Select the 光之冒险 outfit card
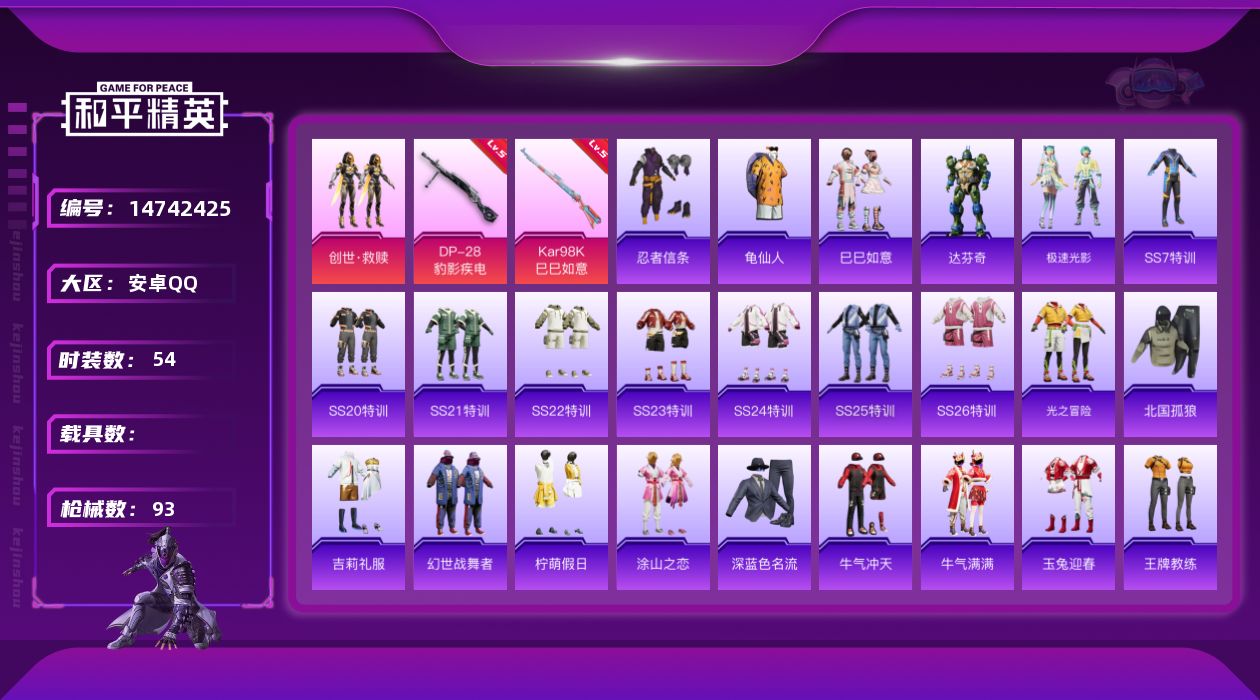Image resolution: width=1260 pixels, height=700 pixels. pyautogui.click(x=1068, y=364)
